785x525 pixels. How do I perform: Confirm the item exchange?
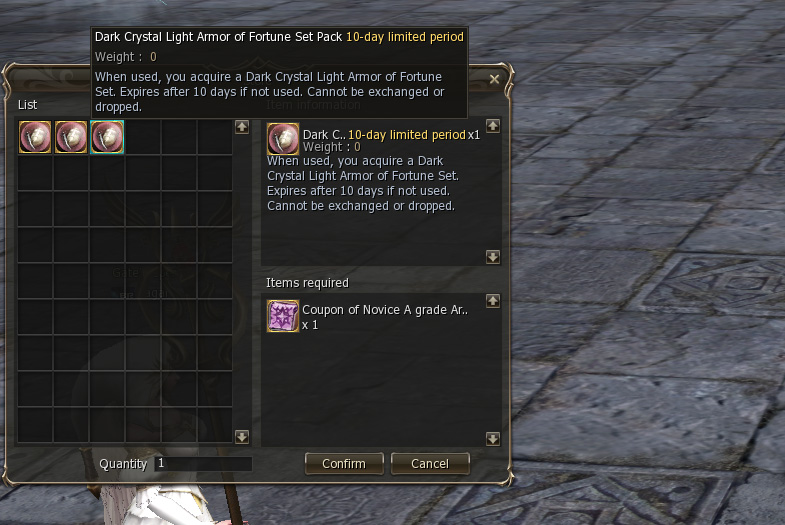[343, 464]
